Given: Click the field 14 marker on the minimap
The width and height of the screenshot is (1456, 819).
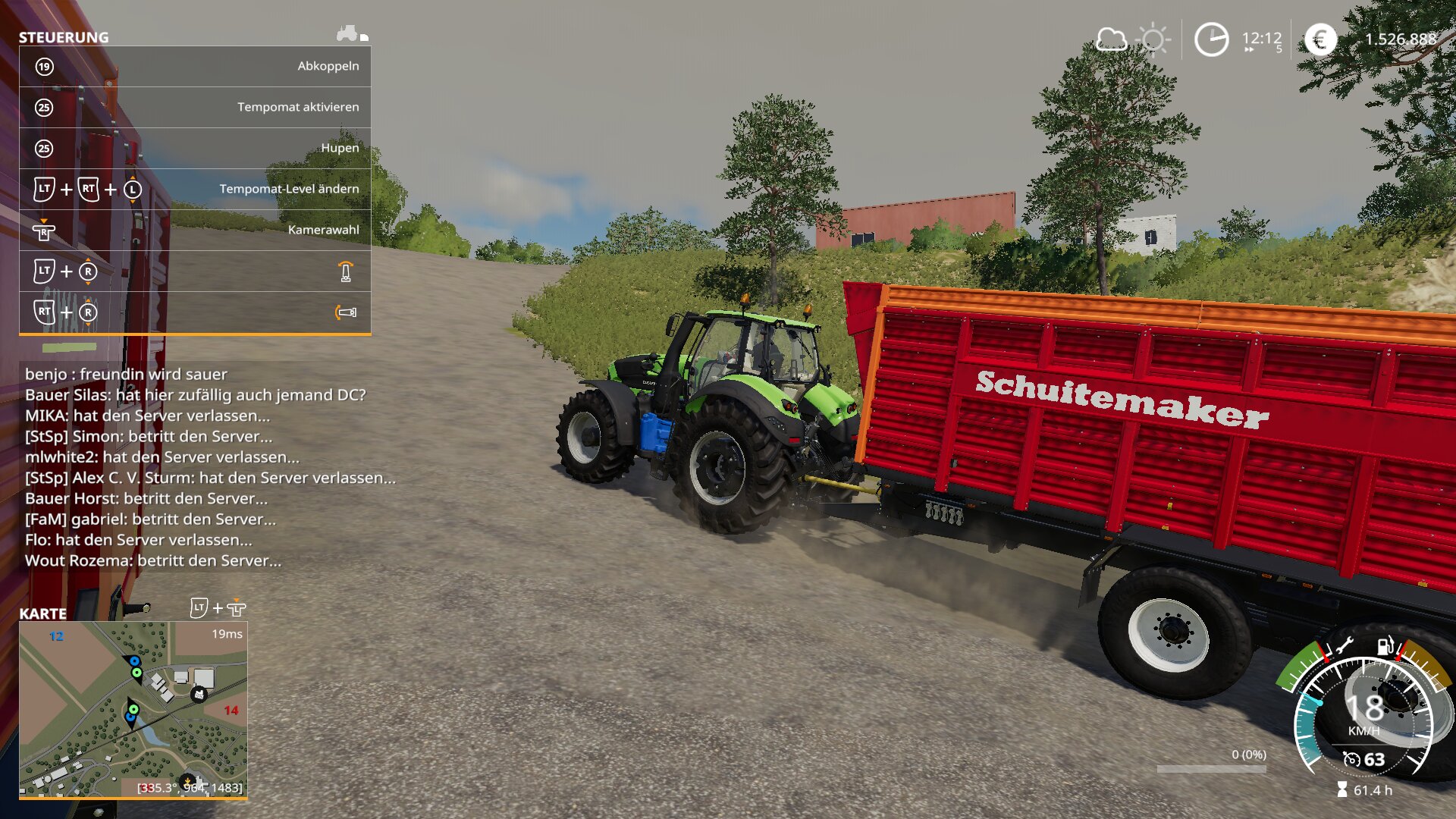Looking at the screenshot, I should click(x=231, y=711).
